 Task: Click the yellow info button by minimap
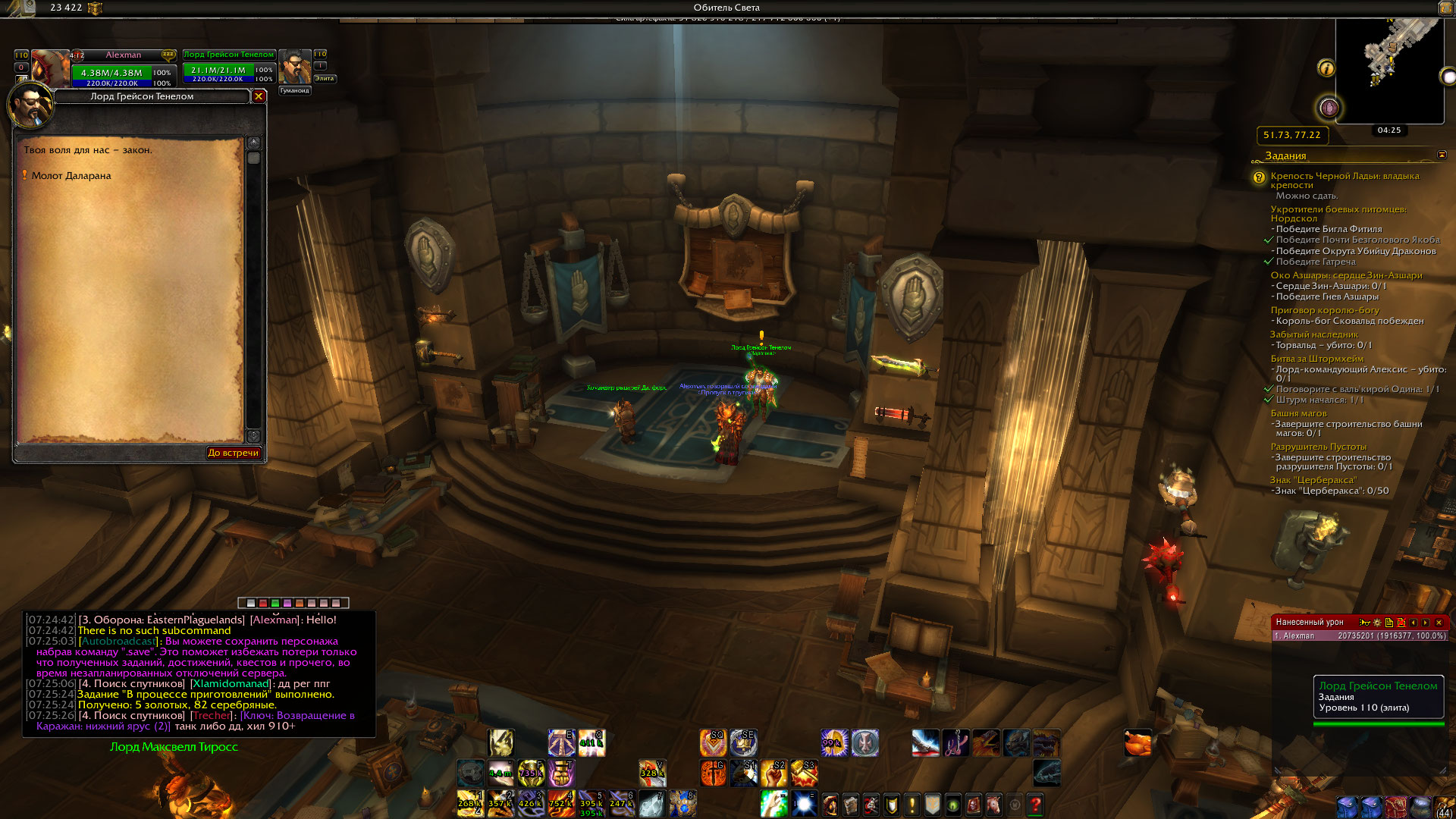[x=1326, y=68]
